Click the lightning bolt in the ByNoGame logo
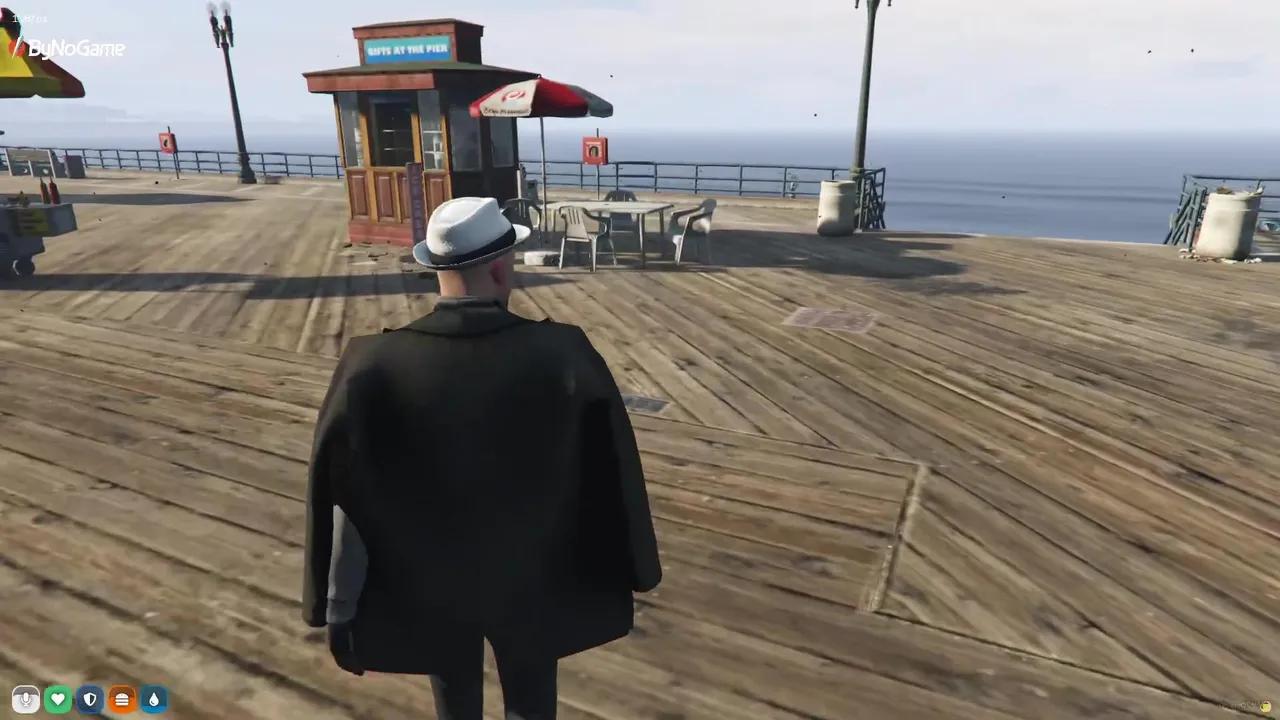Viewport: 1280px width, 720px height. point(18,44)
